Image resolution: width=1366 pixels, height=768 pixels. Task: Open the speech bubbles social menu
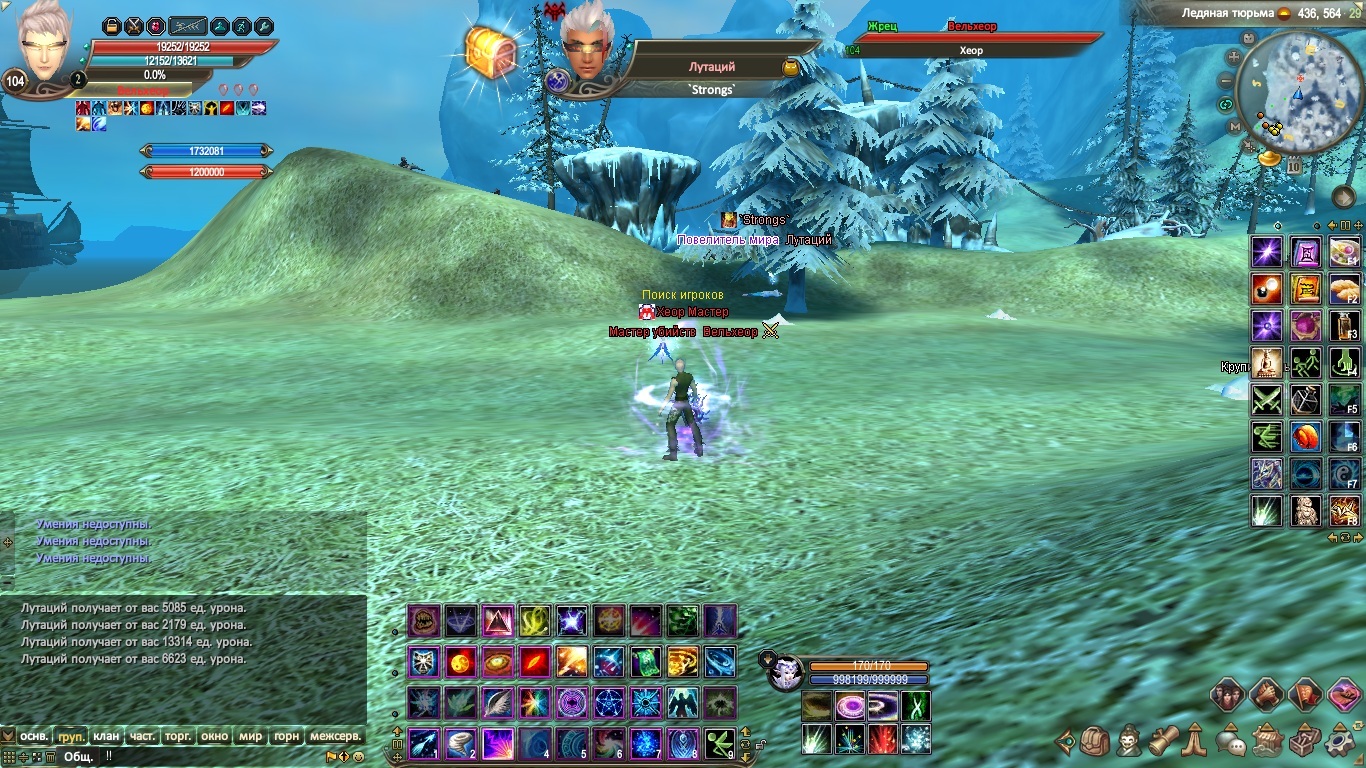[x=1229, y=742]
